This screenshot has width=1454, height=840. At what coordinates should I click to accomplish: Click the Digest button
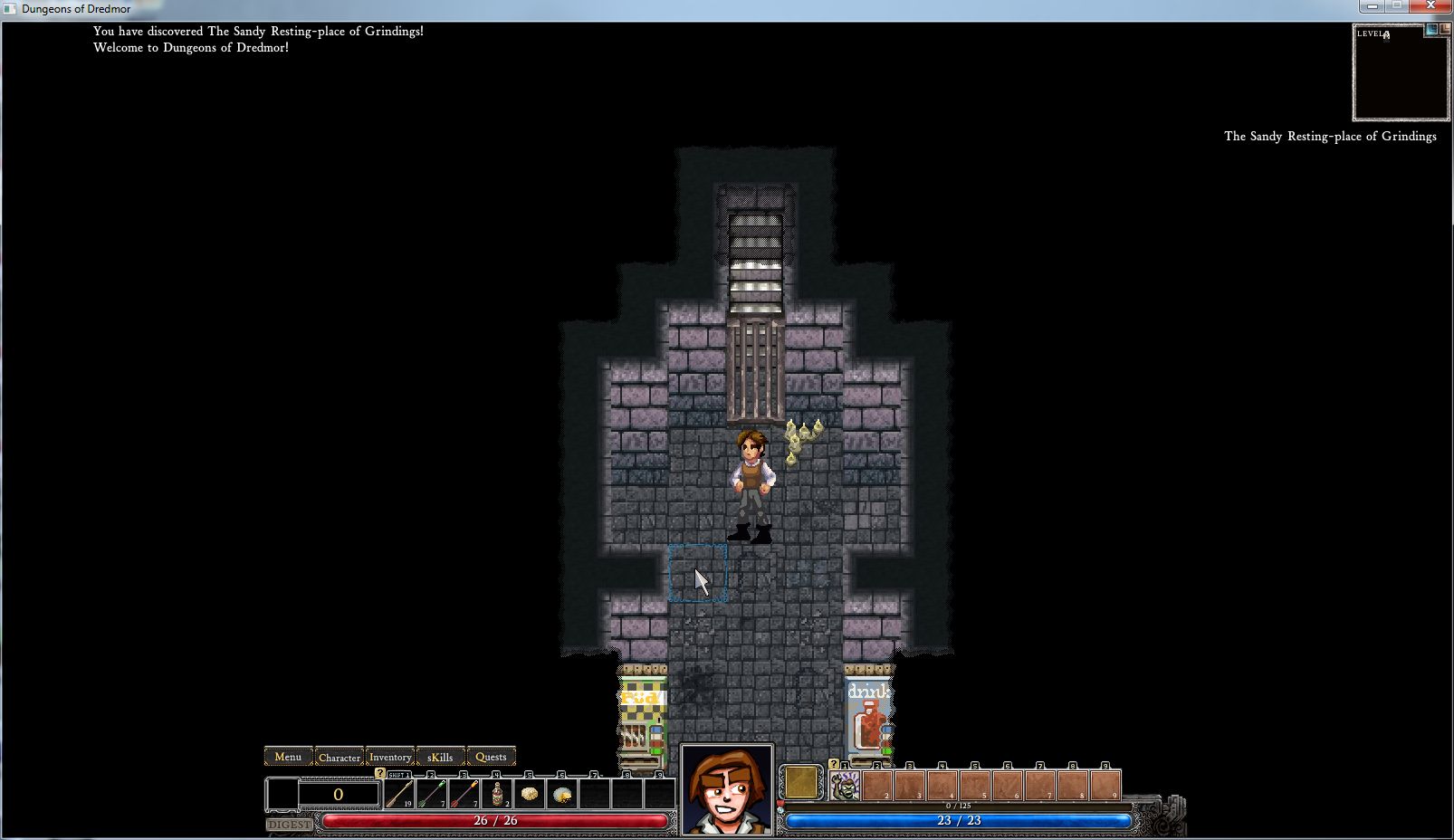[290, 824]
